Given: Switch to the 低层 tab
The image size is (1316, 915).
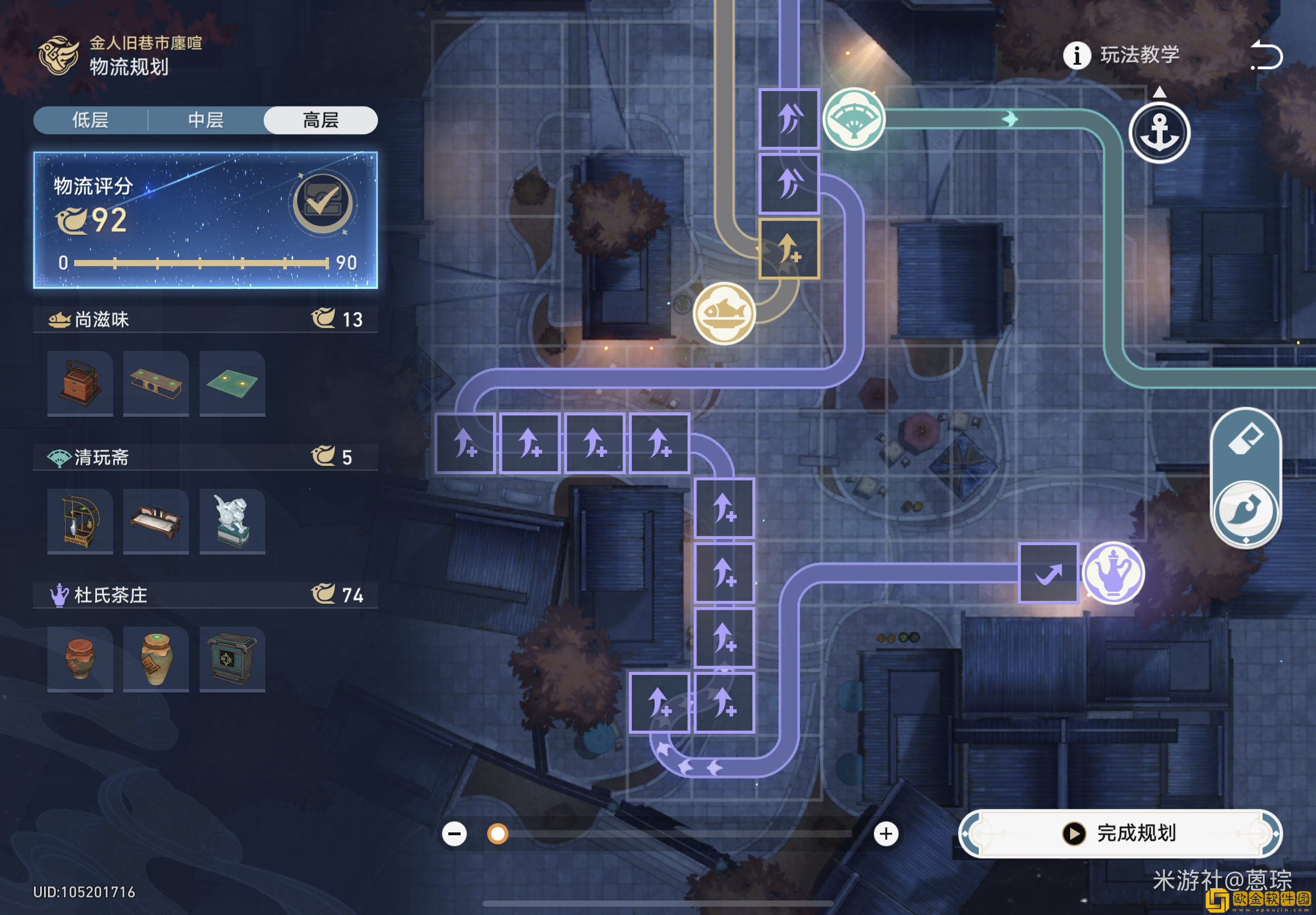Looking at the screenshot, I should pyautogui.click(x=90, y=121).
